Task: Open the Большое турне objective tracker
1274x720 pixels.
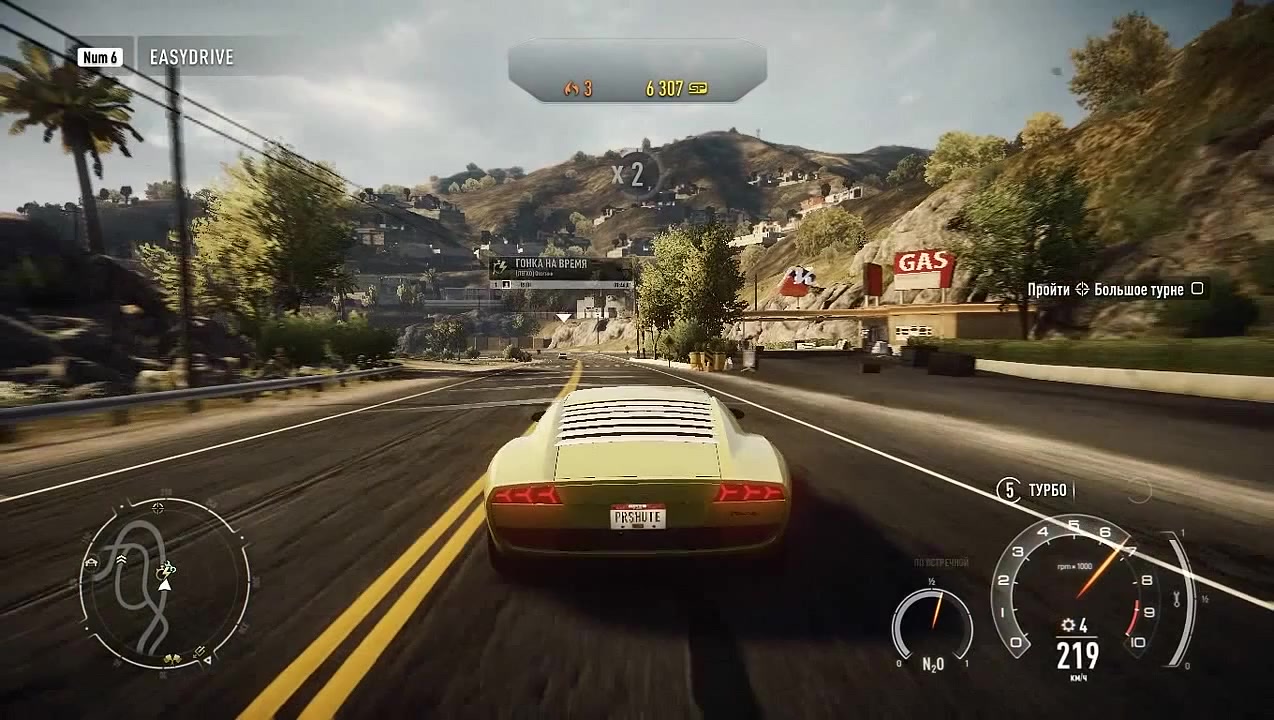Action: (1116, 289)
